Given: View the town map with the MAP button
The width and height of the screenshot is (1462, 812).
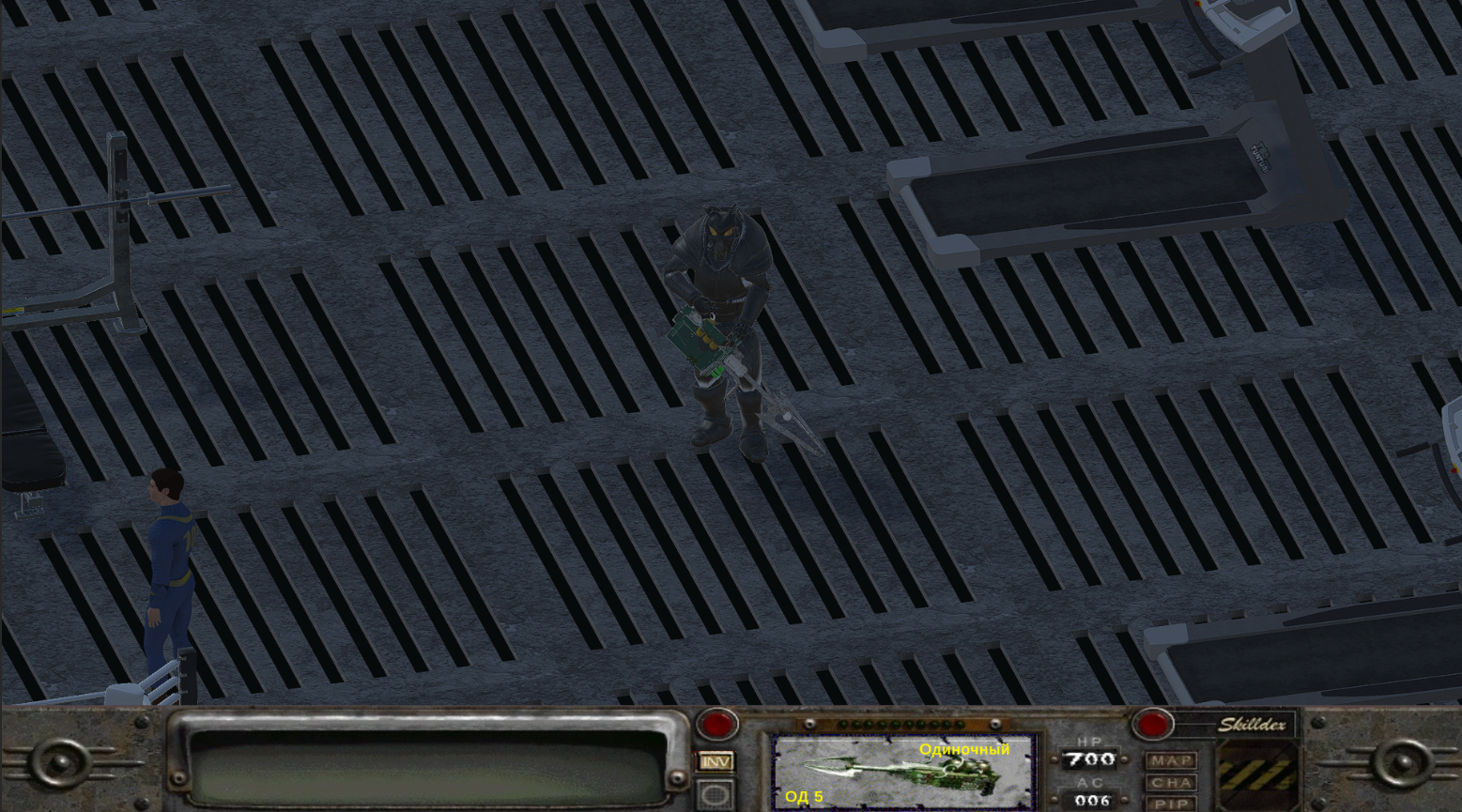Looking at the screenshot, I should tap(1170, 759).
